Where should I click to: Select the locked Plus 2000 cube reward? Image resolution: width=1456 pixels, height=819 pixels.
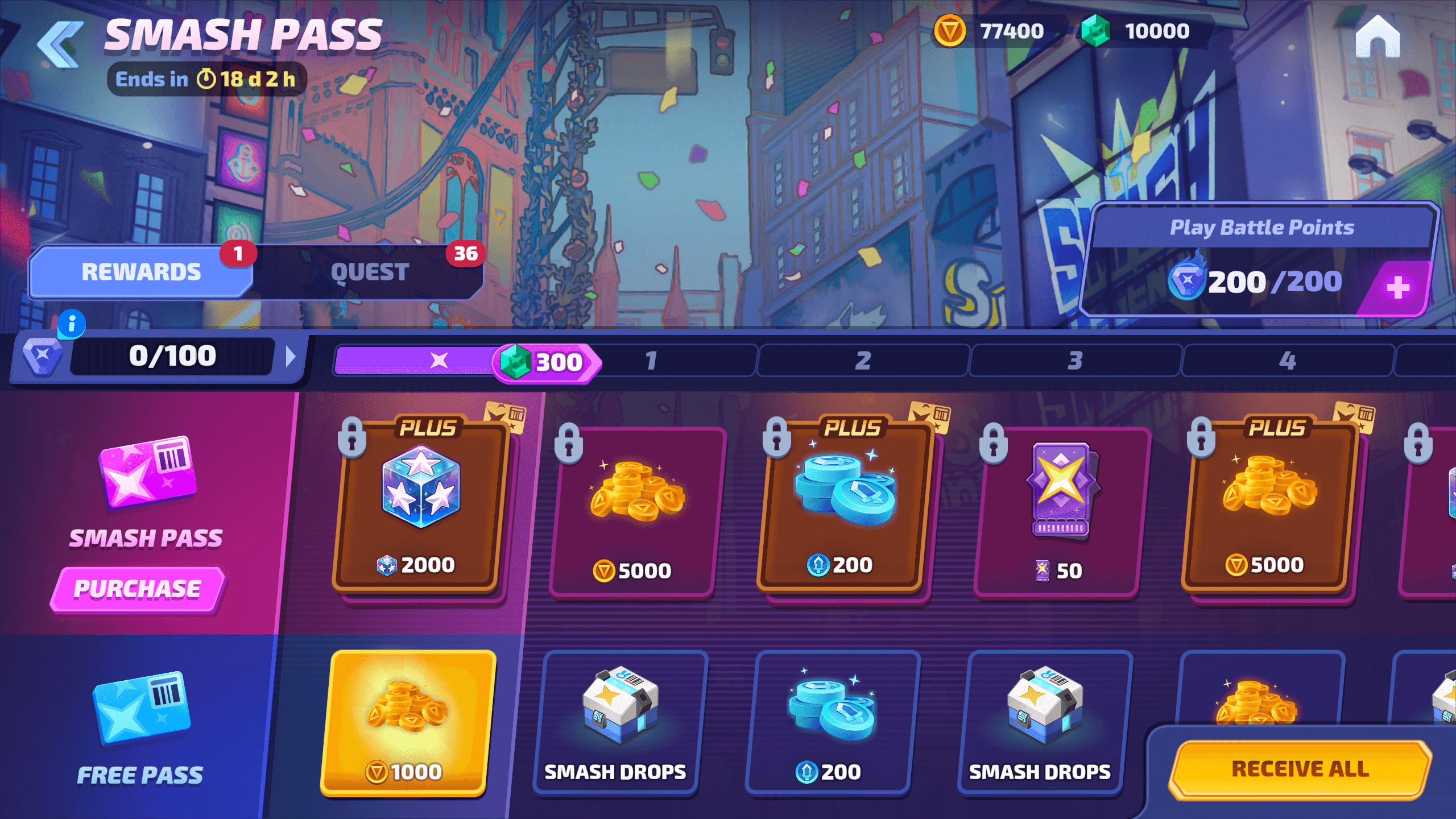click(x=420, y=506)
